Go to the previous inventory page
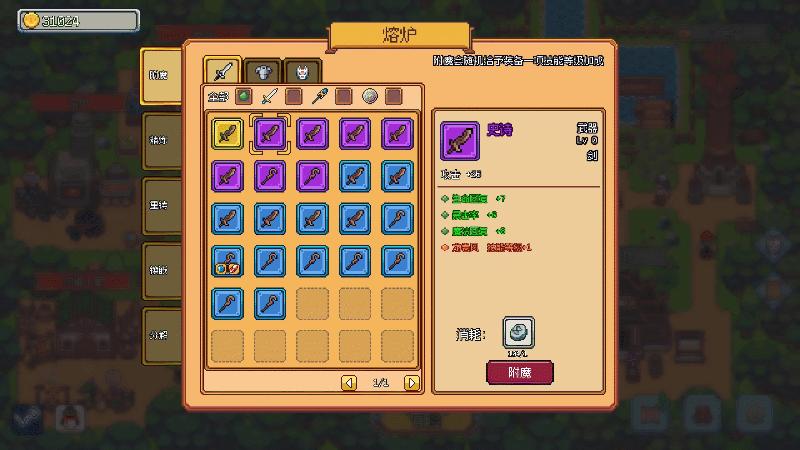 [349, 382]
